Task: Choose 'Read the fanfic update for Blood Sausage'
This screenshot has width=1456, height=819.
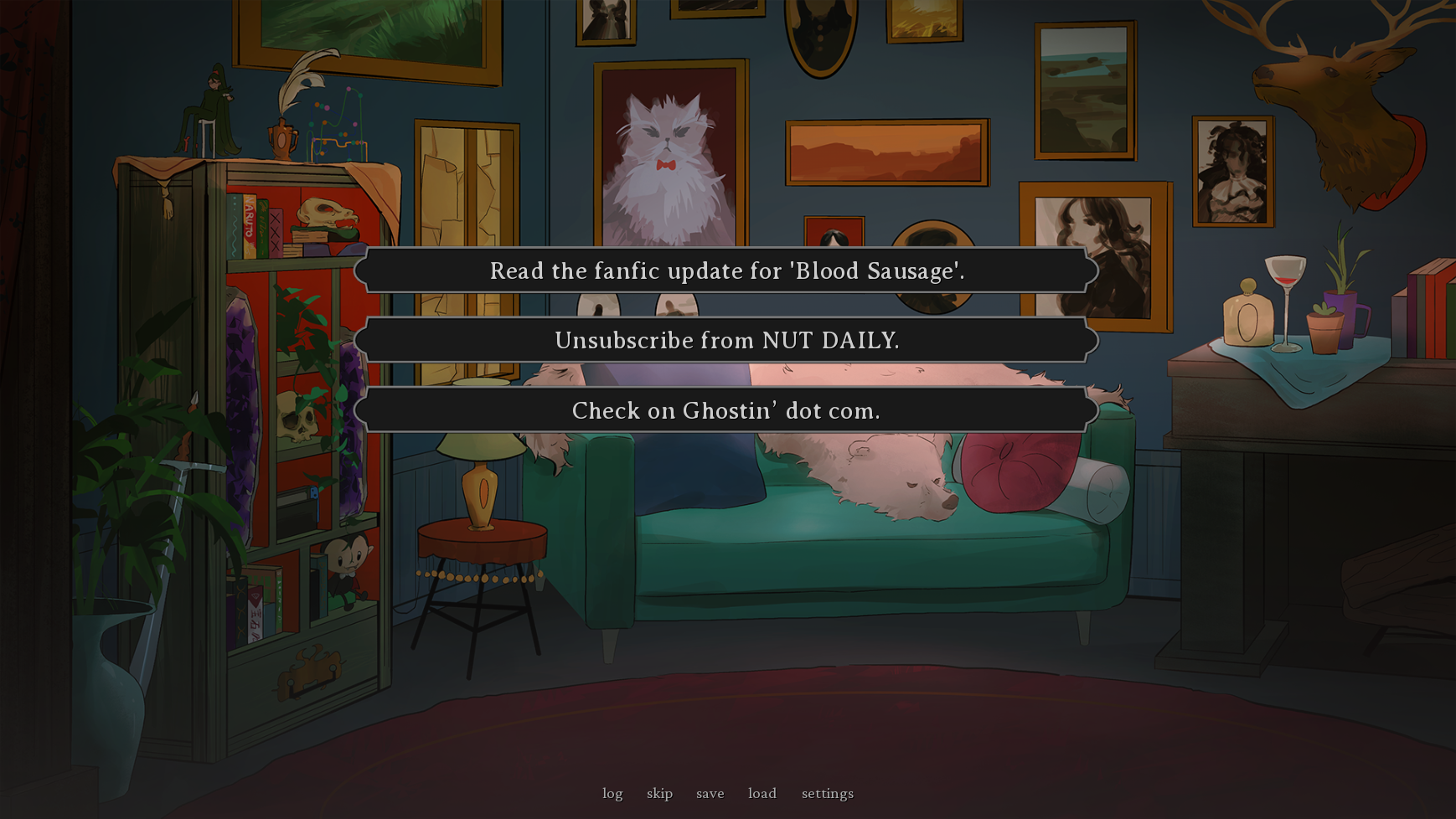Action: pos(727,270)
